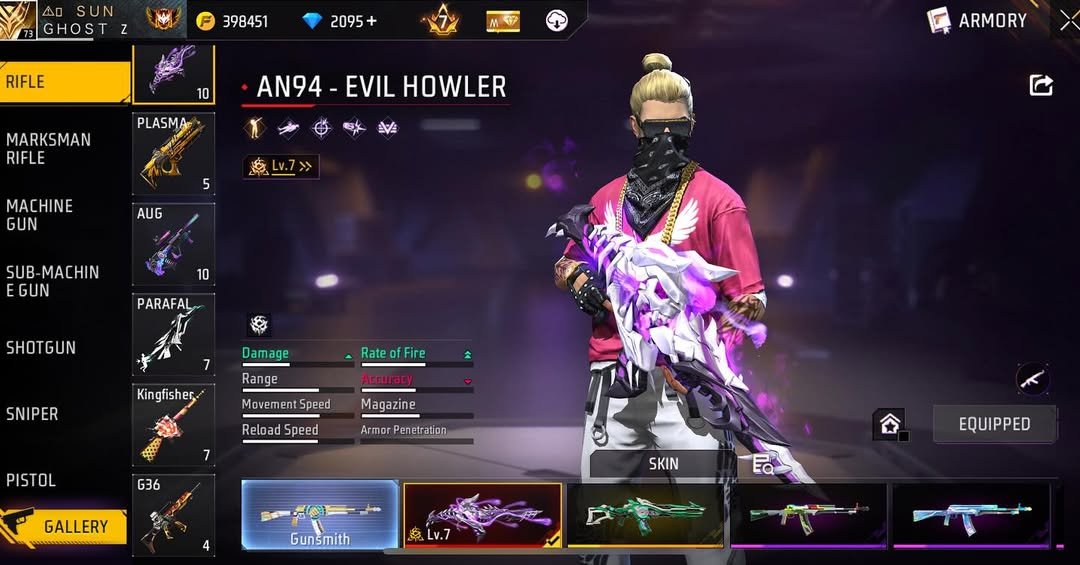The height and width of the screenshot is (565, 1080).
Task: Share the weapon skin
Action: pos(1041,86)
